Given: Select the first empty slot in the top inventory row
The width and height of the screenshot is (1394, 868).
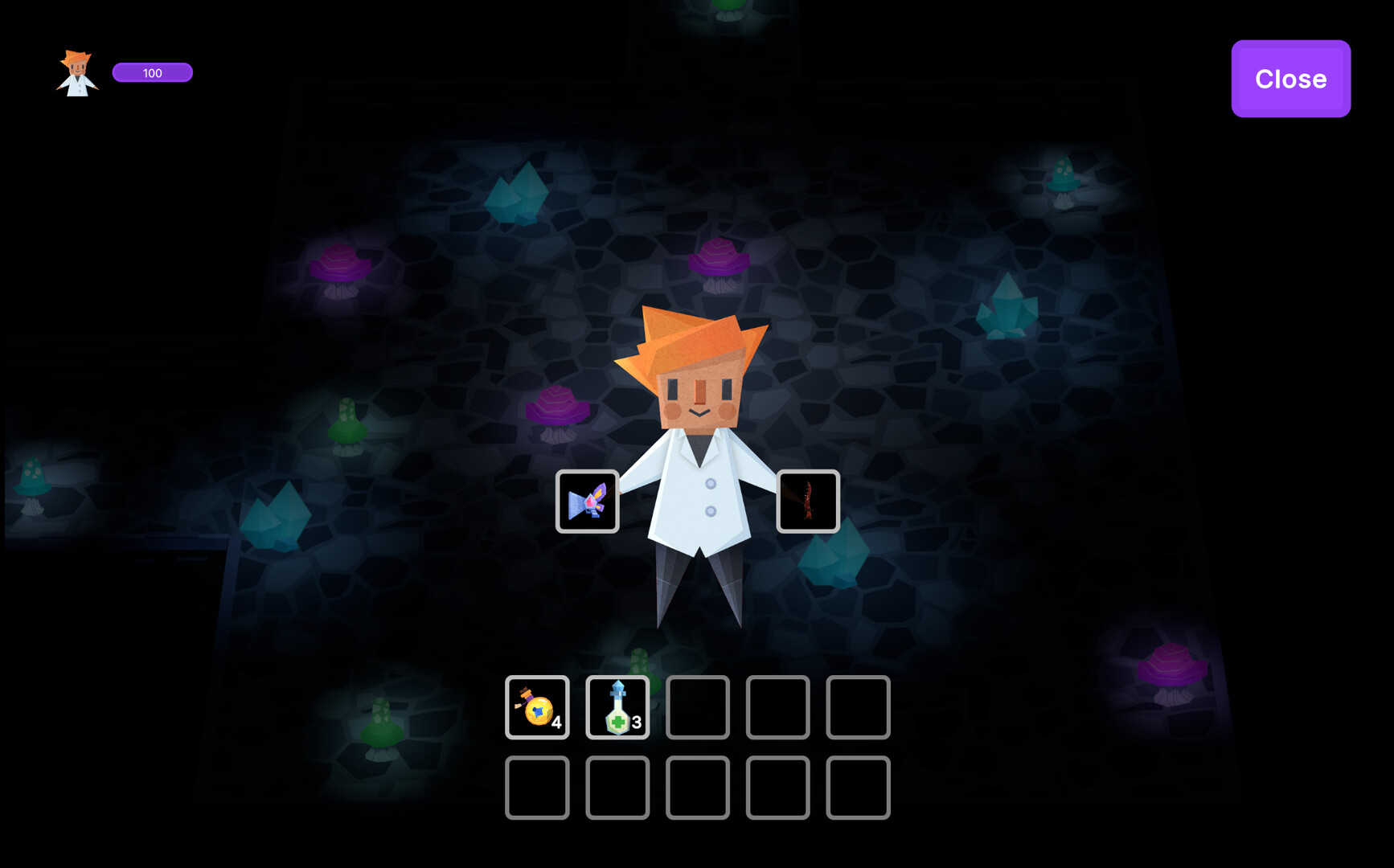Looking at the screenshot, I should pyautogui.click(x=697, y=708).
